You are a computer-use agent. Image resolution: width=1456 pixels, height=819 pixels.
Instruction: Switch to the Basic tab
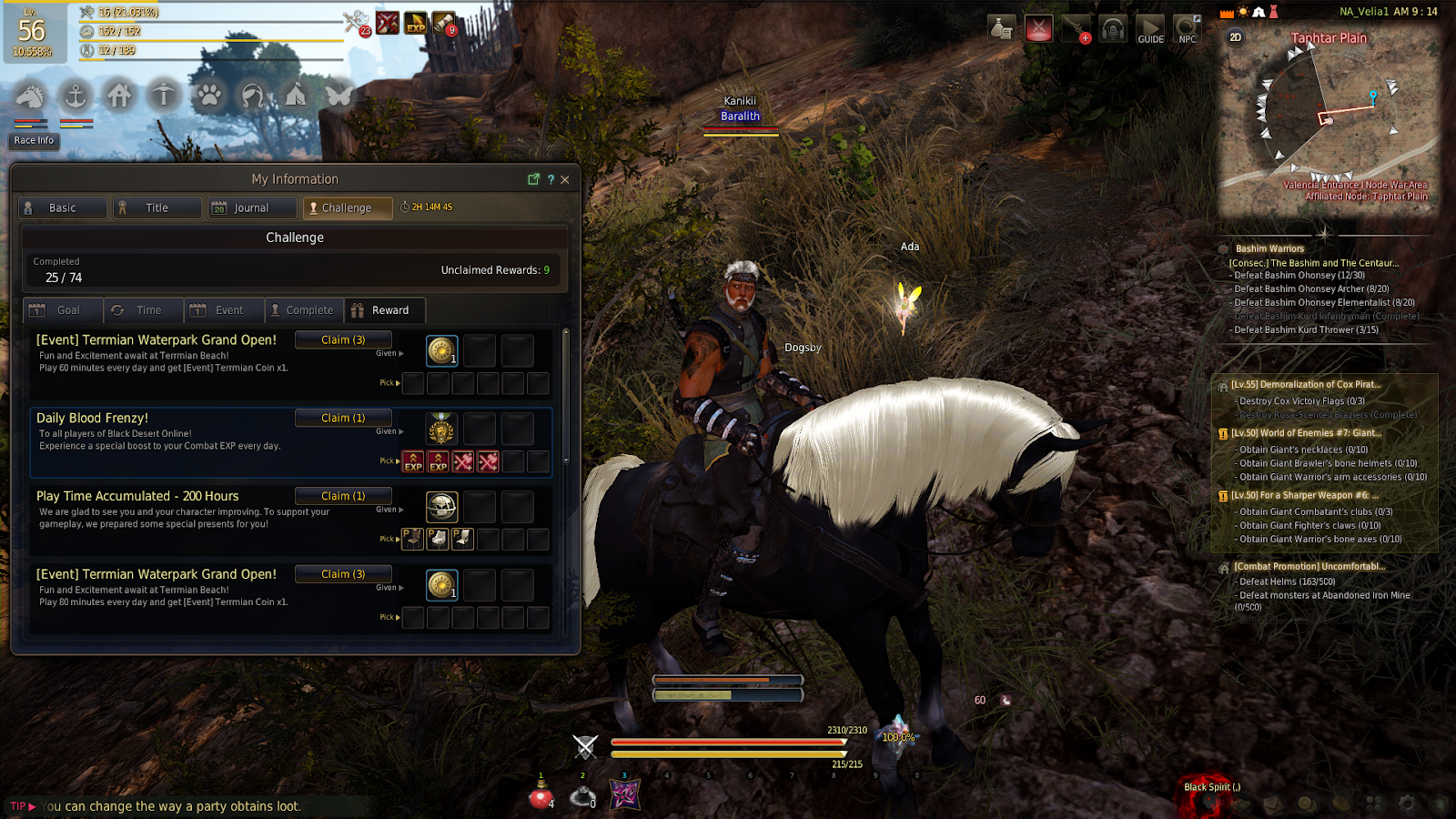(x=62, y=208)
